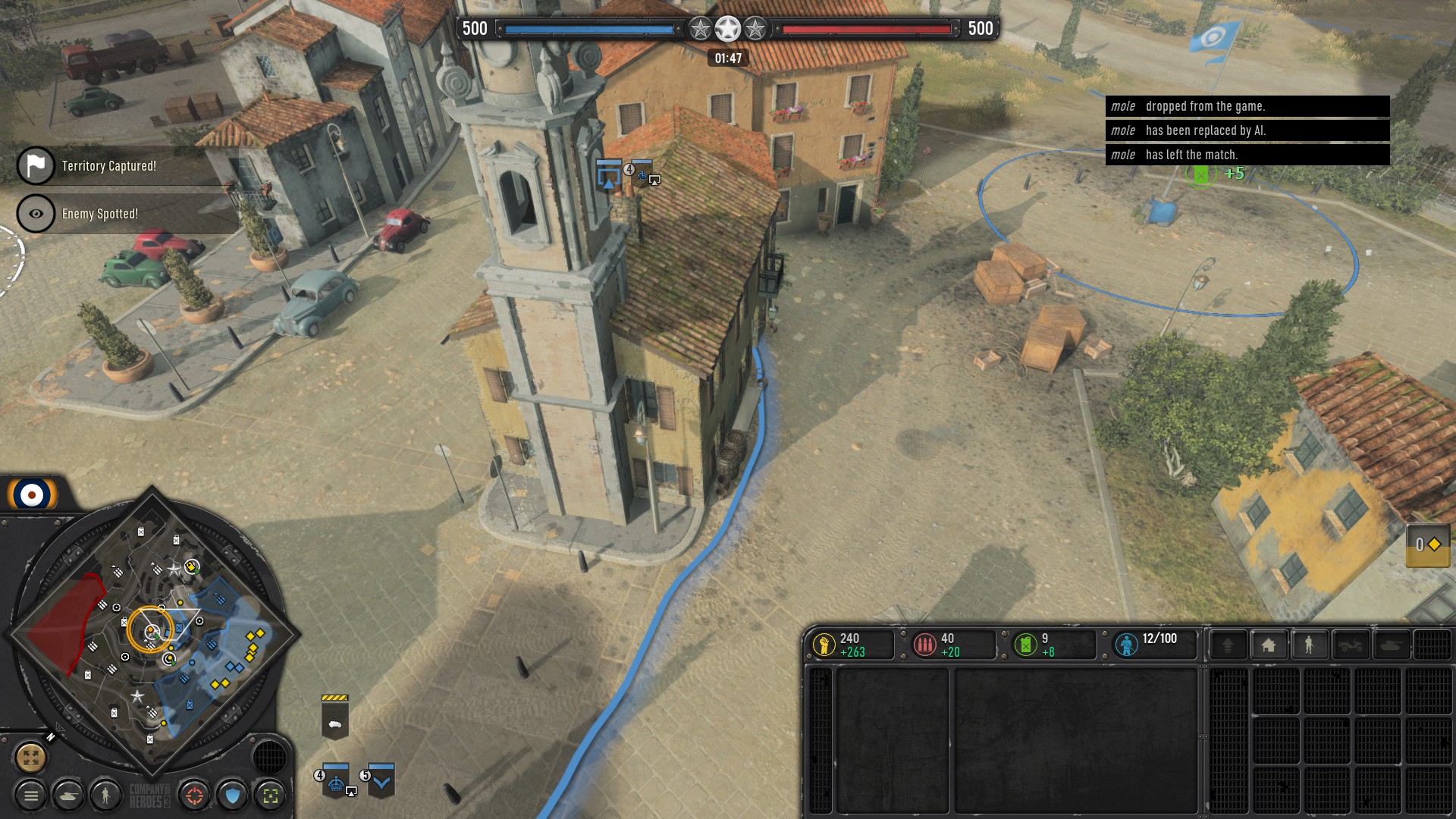Open the command points diamond button
This screenshot has height=819, width=1456.
click(x=1428, y=544)
